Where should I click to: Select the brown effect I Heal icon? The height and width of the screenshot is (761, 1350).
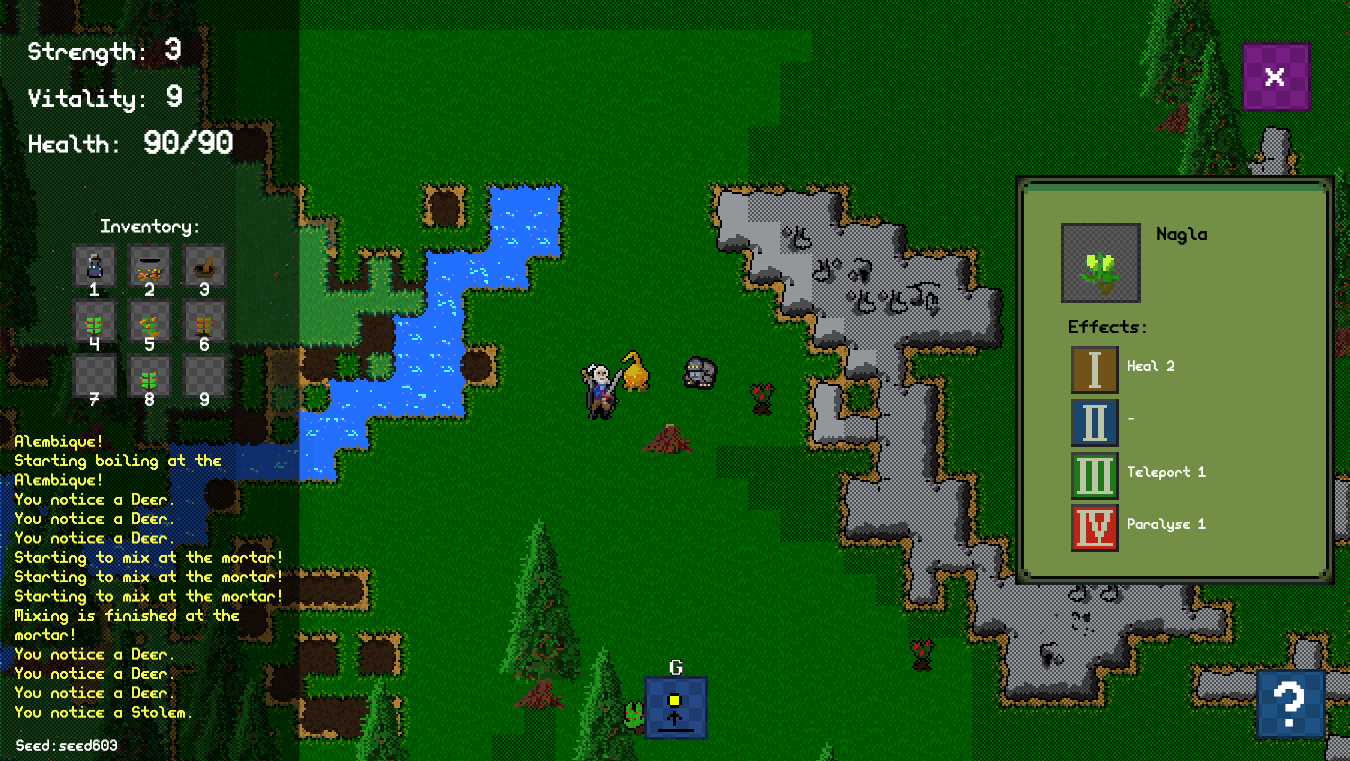pos(1094,369)
